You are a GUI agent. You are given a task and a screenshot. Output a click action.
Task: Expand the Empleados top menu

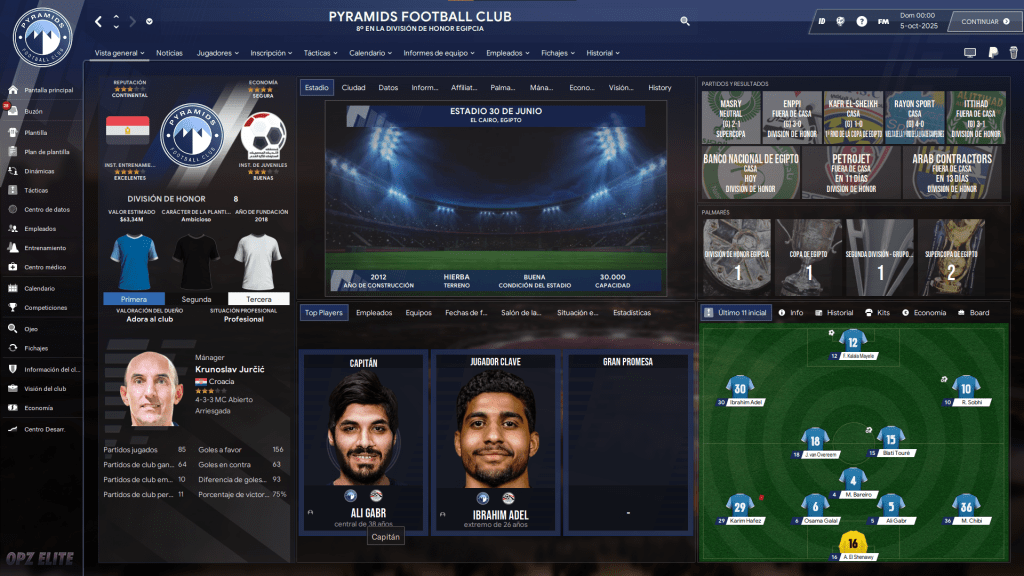tap(507, 52)
